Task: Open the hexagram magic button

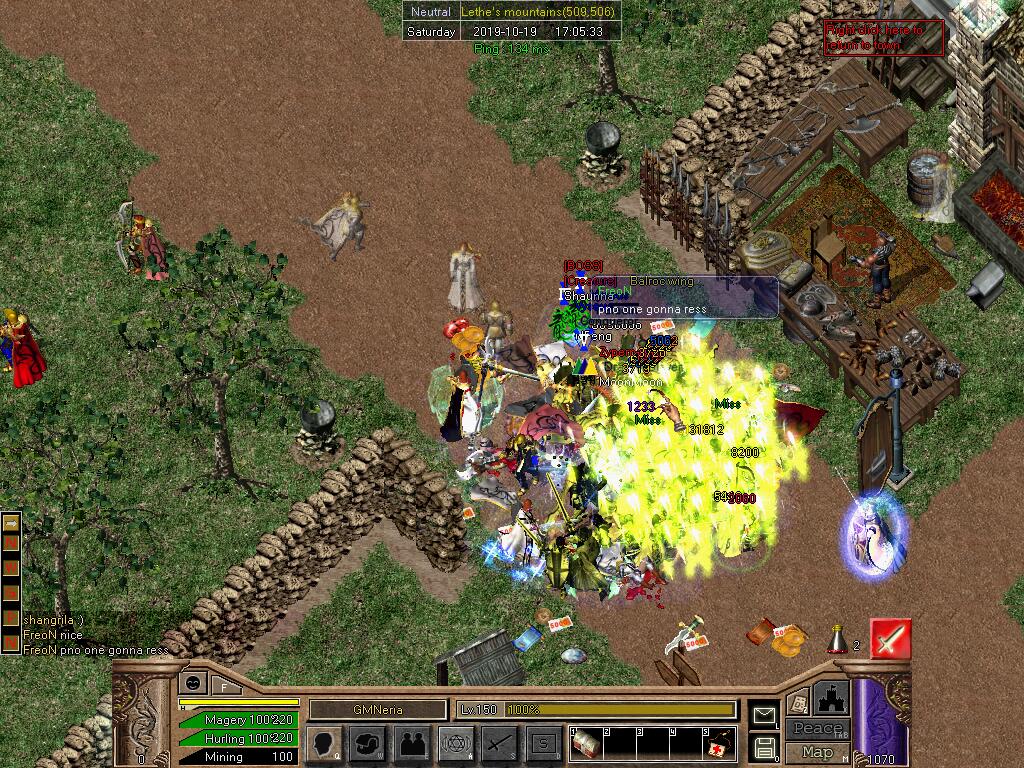Action: 456,743
